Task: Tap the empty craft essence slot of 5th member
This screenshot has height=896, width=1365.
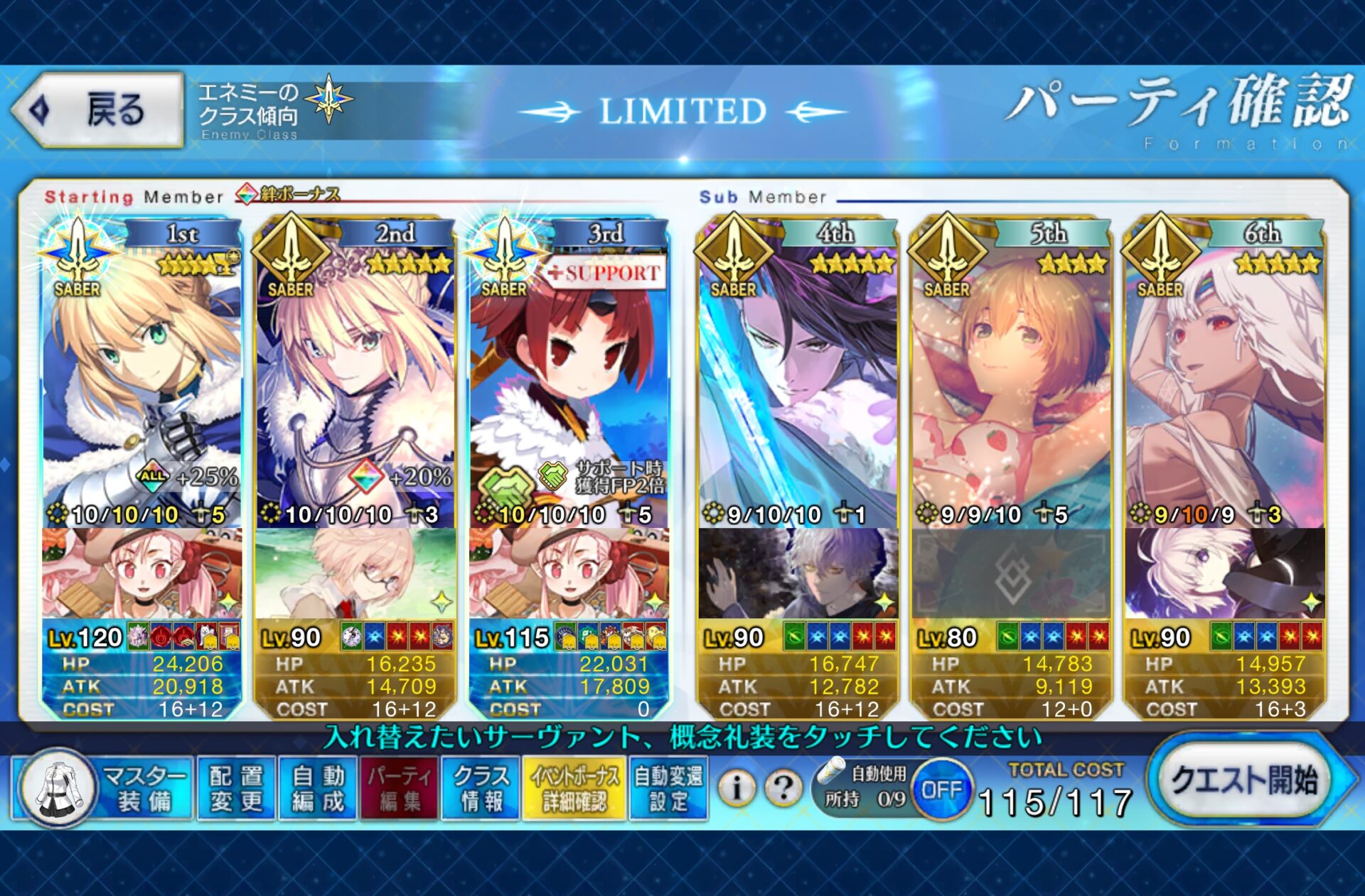Action: [x=1011, y=573]
